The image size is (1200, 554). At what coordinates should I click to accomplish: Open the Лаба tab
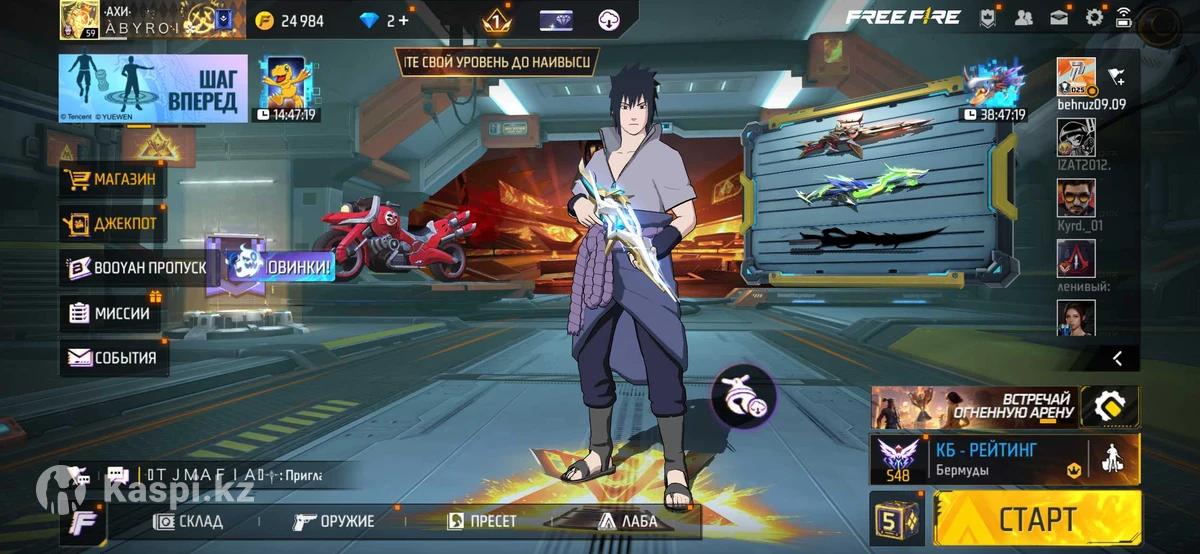click(628, 521)
